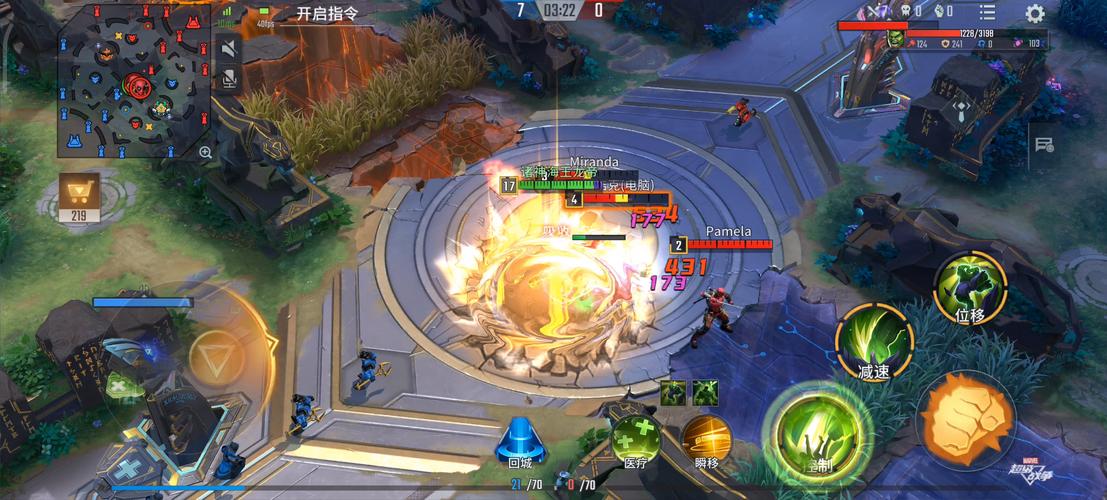This screenshot has width=1107, height=500.
Task: Open the settings gear menu
Action: [x=1035, y=13]
